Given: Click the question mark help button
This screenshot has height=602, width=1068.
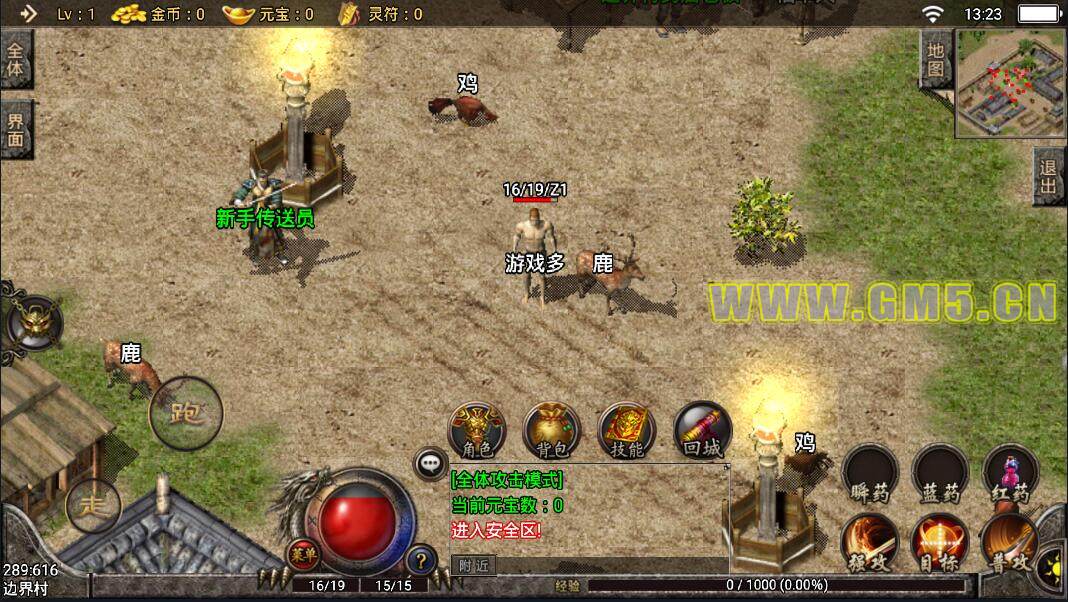Looking at the screenshot, I should (423, 559).
